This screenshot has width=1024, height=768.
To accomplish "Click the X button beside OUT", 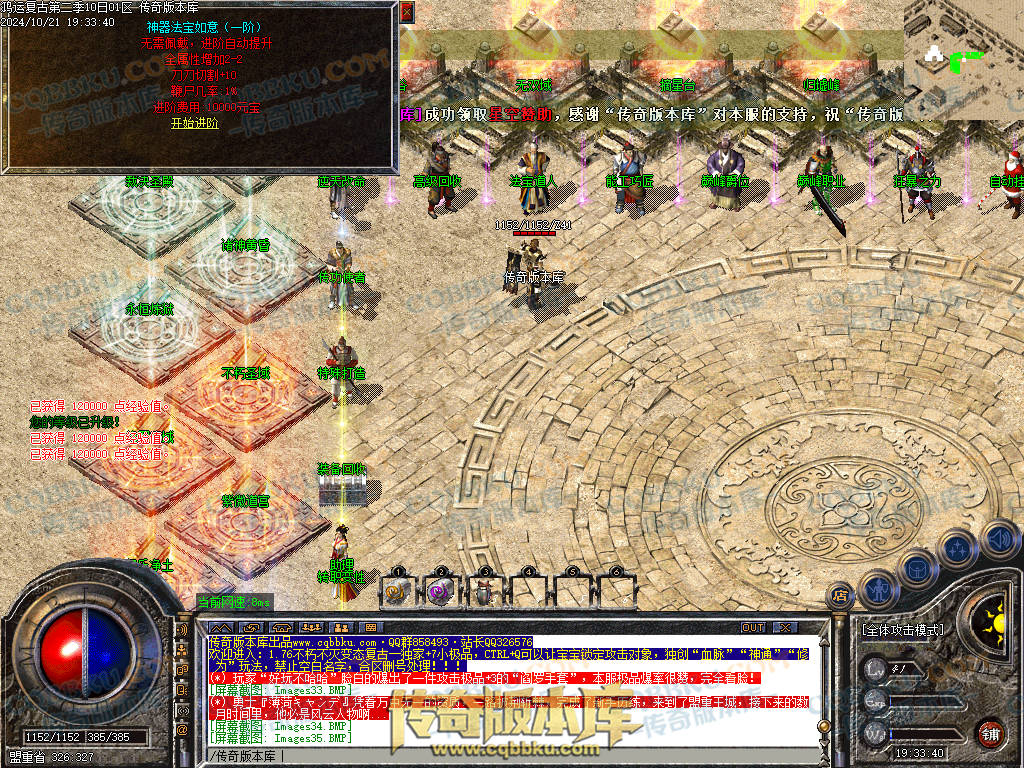I will point(785,627).
